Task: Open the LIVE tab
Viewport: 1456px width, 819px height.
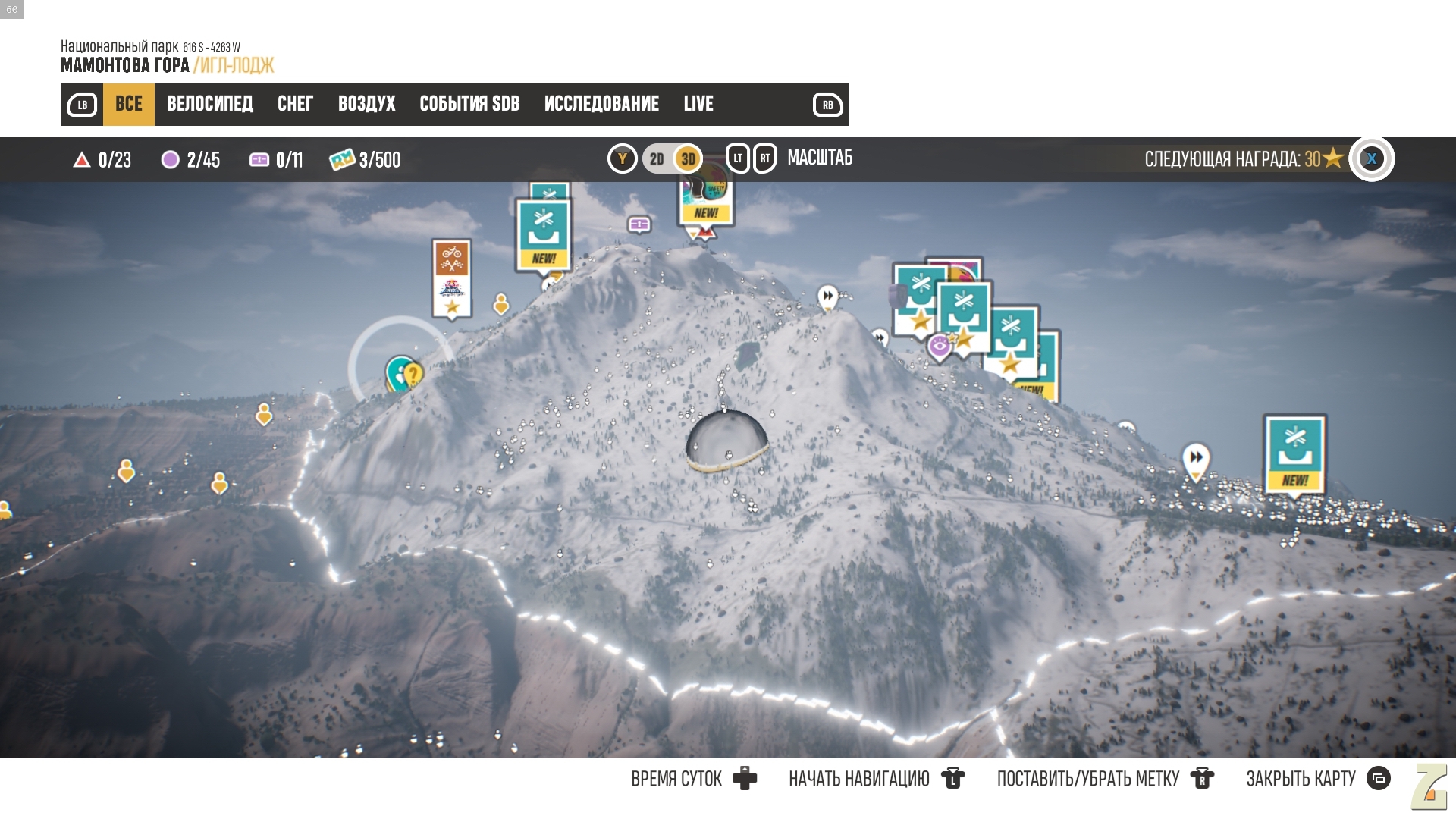Action: pos(698,104)
